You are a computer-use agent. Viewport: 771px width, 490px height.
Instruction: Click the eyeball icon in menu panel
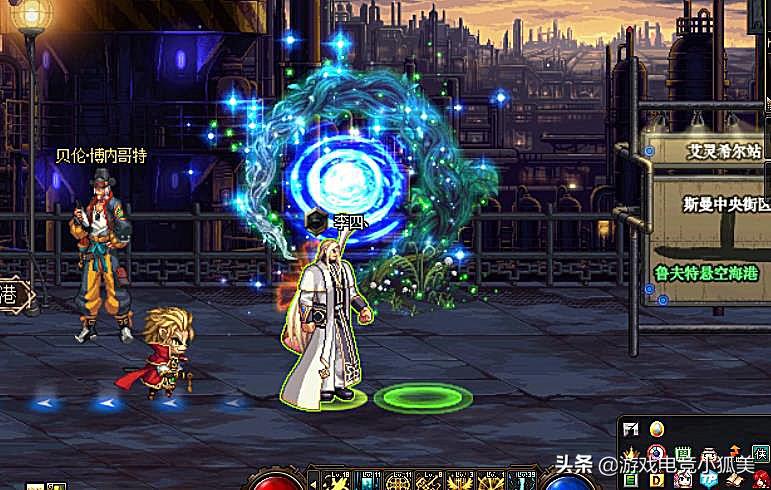(x=657, y=454)
